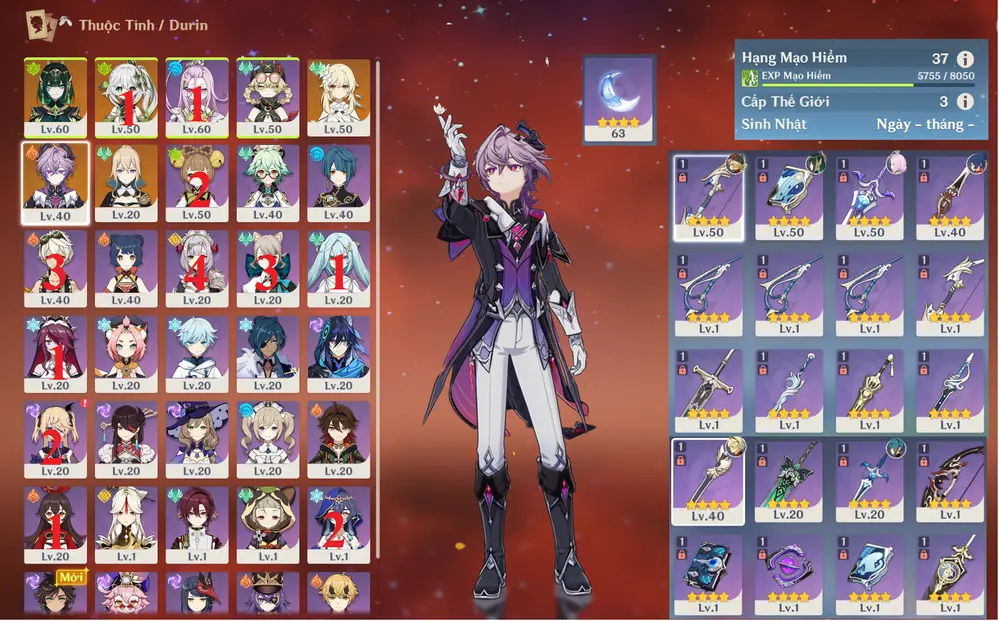
Task: Choose Noelle marked with a red 4
Action: click(x=197, y=268)
